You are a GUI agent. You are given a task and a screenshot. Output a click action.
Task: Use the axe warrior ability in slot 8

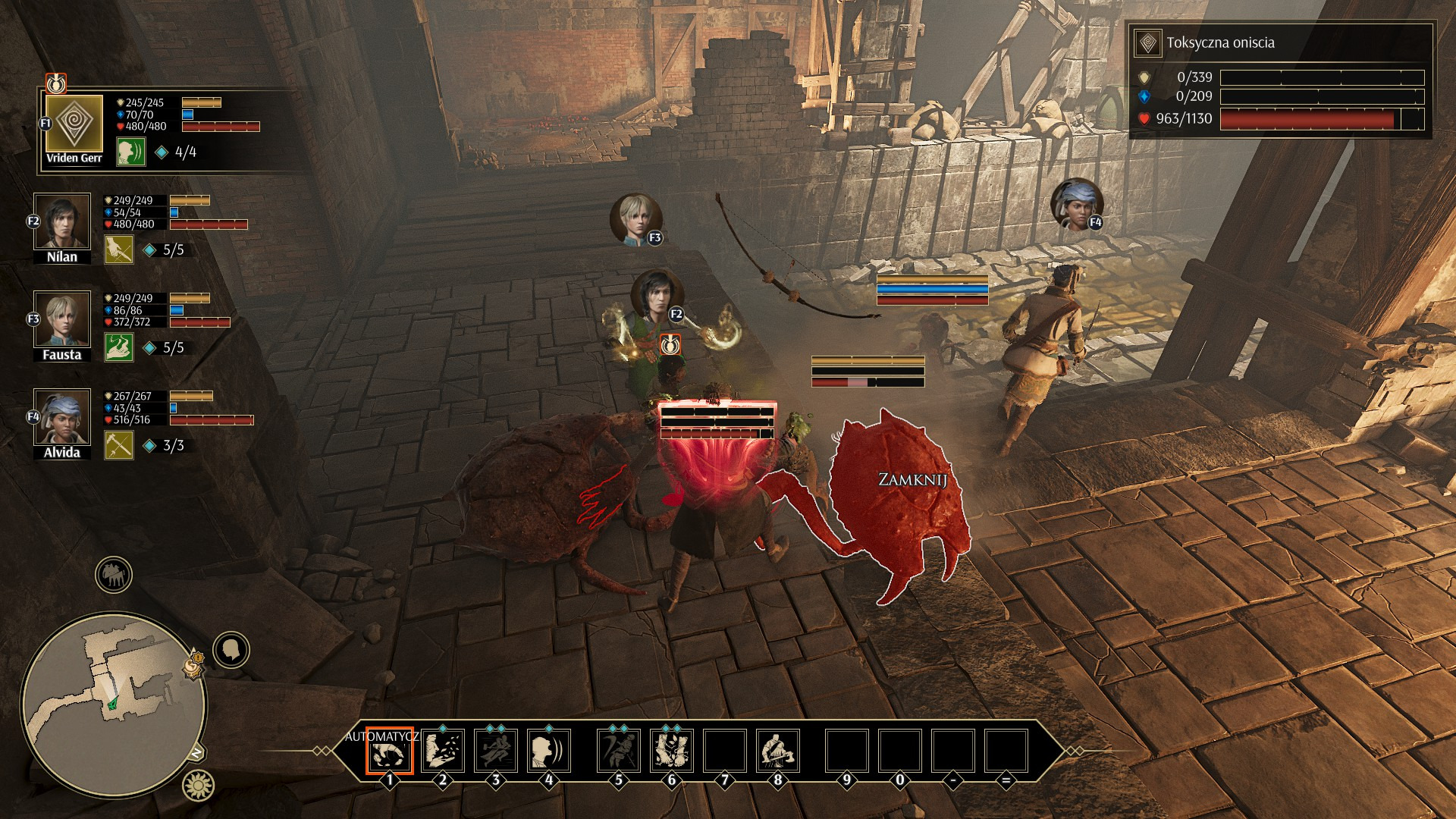(778, 751)
